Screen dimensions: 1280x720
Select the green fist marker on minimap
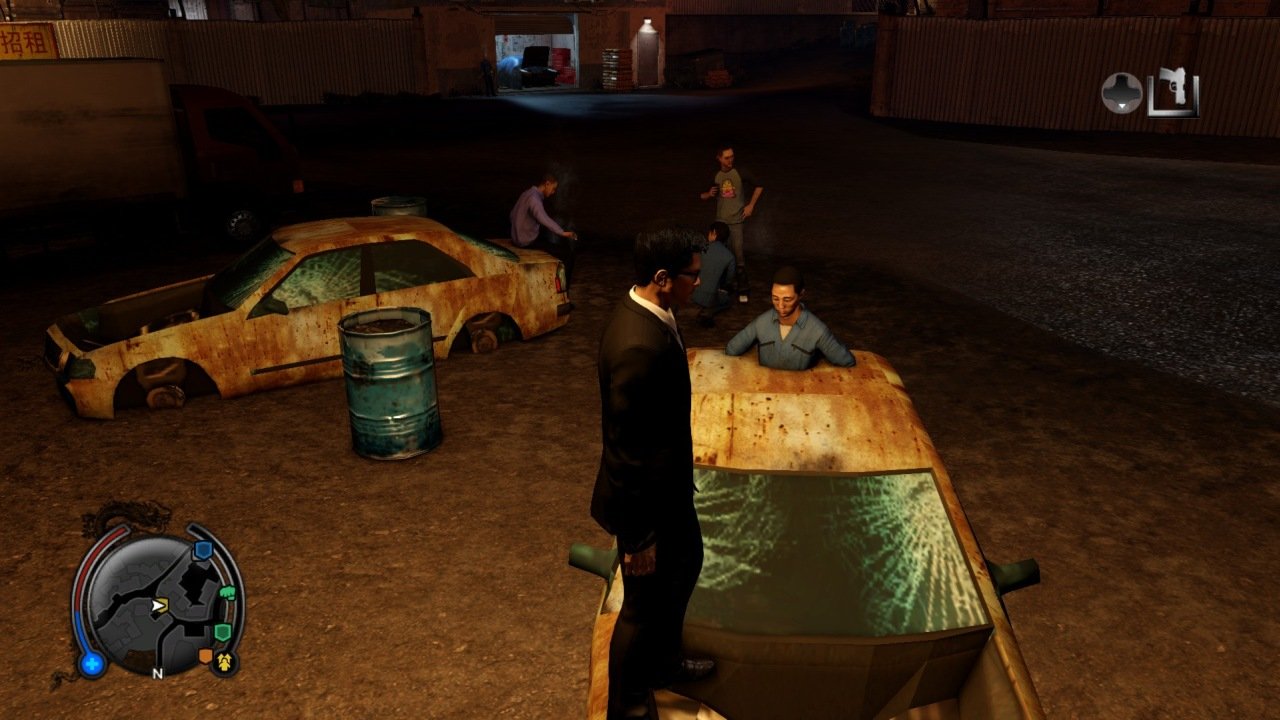pyautogui.click(x=227, y=593)
